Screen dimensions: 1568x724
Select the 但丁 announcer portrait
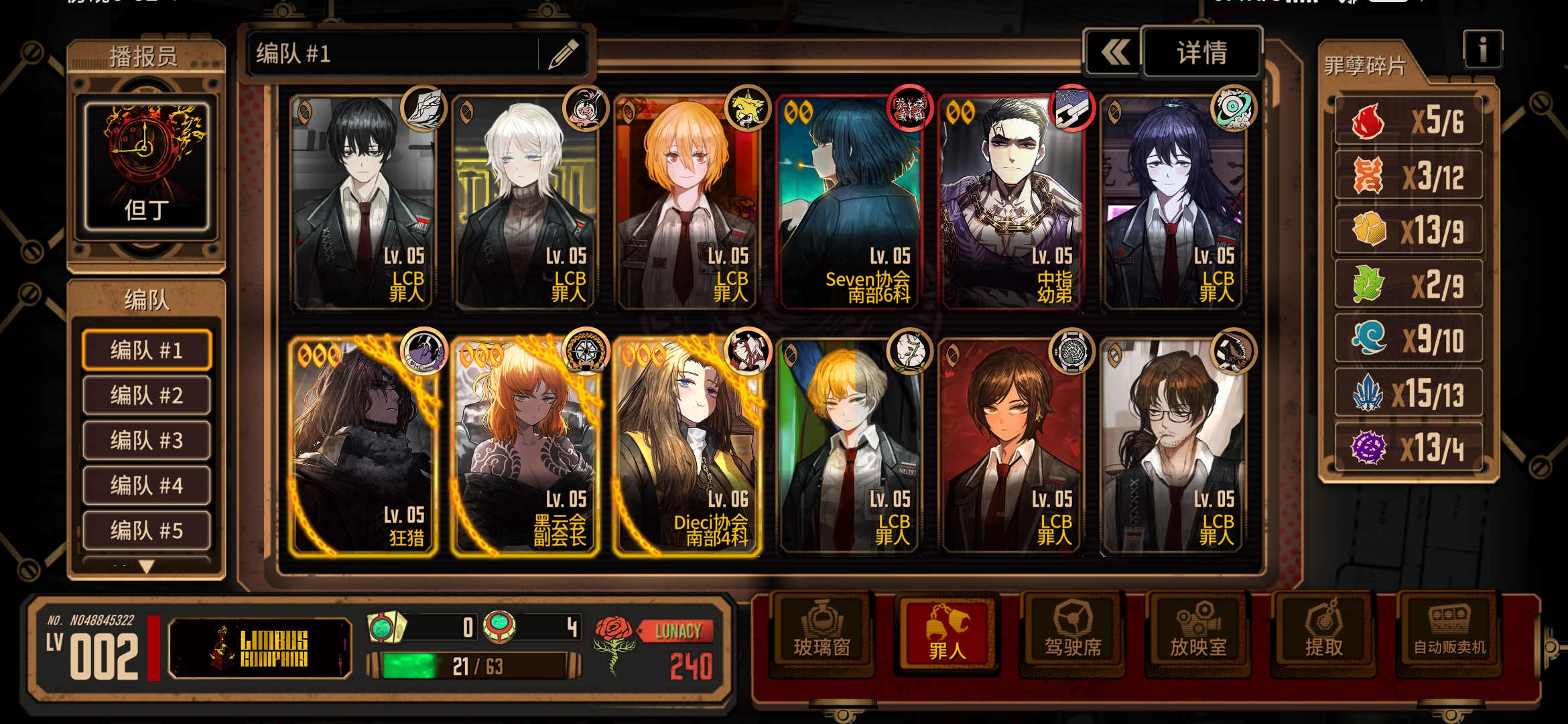pyautogui.click(x=146, y=166)
